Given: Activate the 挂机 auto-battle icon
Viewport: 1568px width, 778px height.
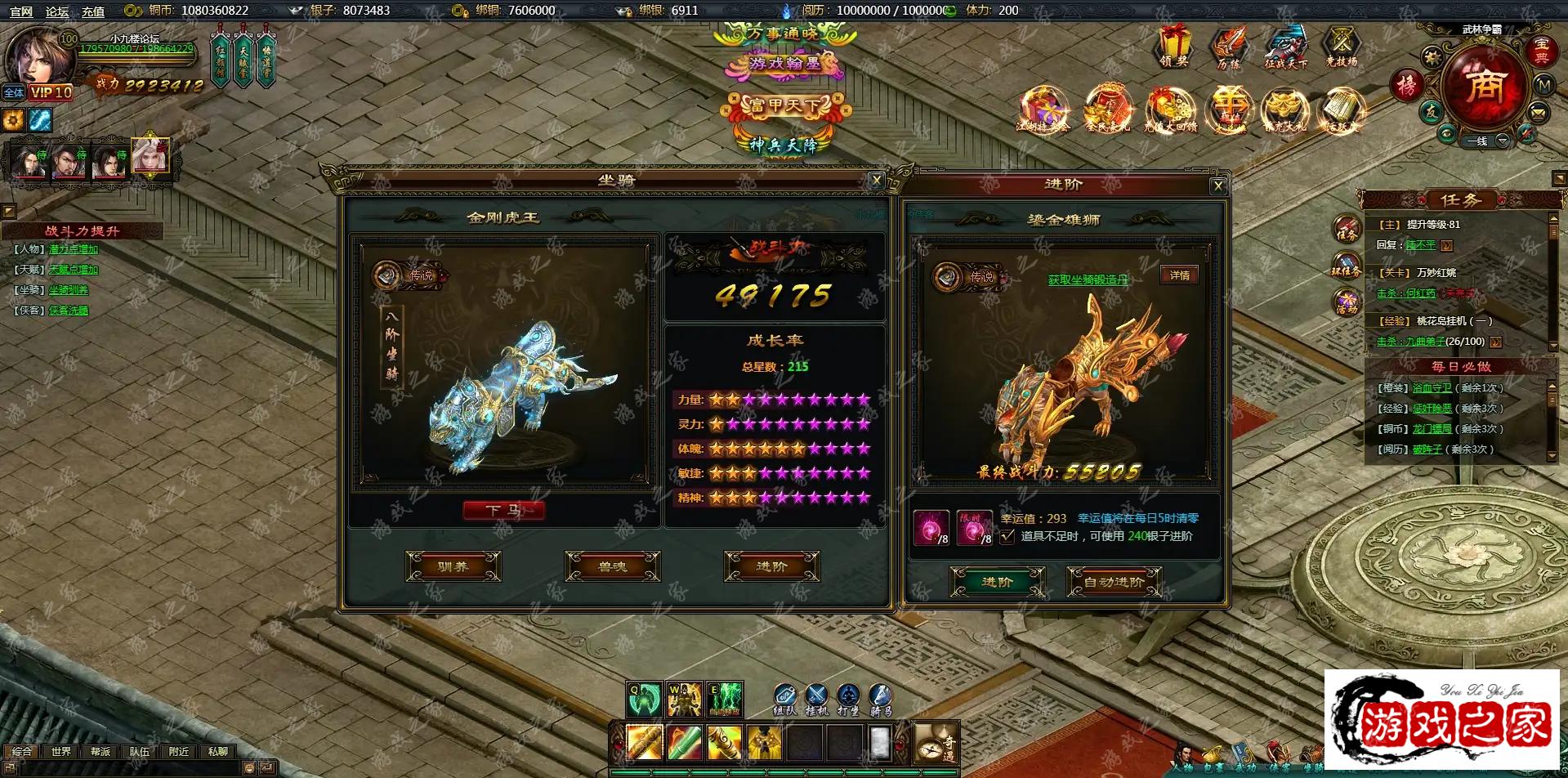Looking at the screenshot, I should [x=817, y=699].
